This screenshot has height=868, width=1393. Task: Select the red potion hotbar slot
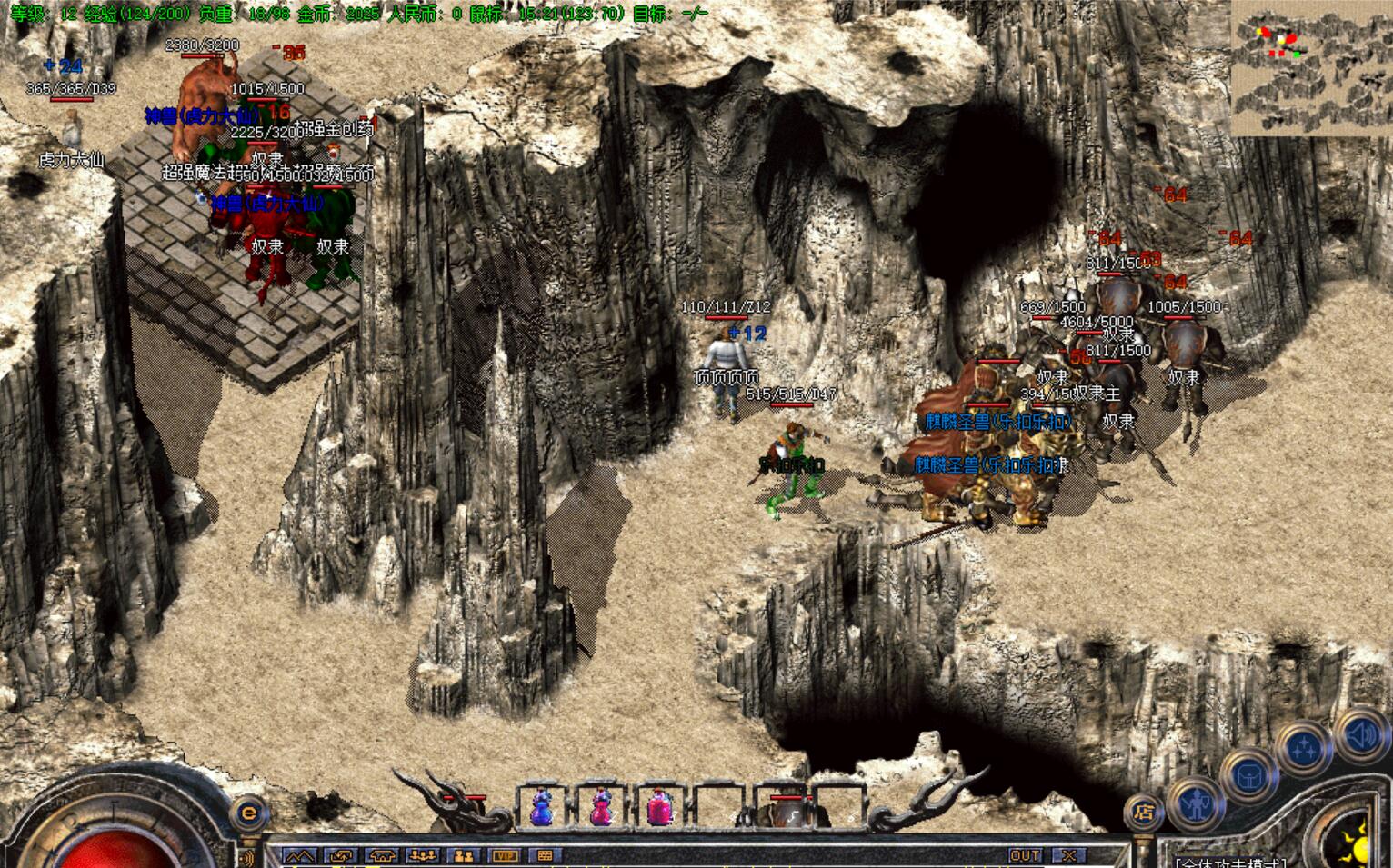coord(660,806)
